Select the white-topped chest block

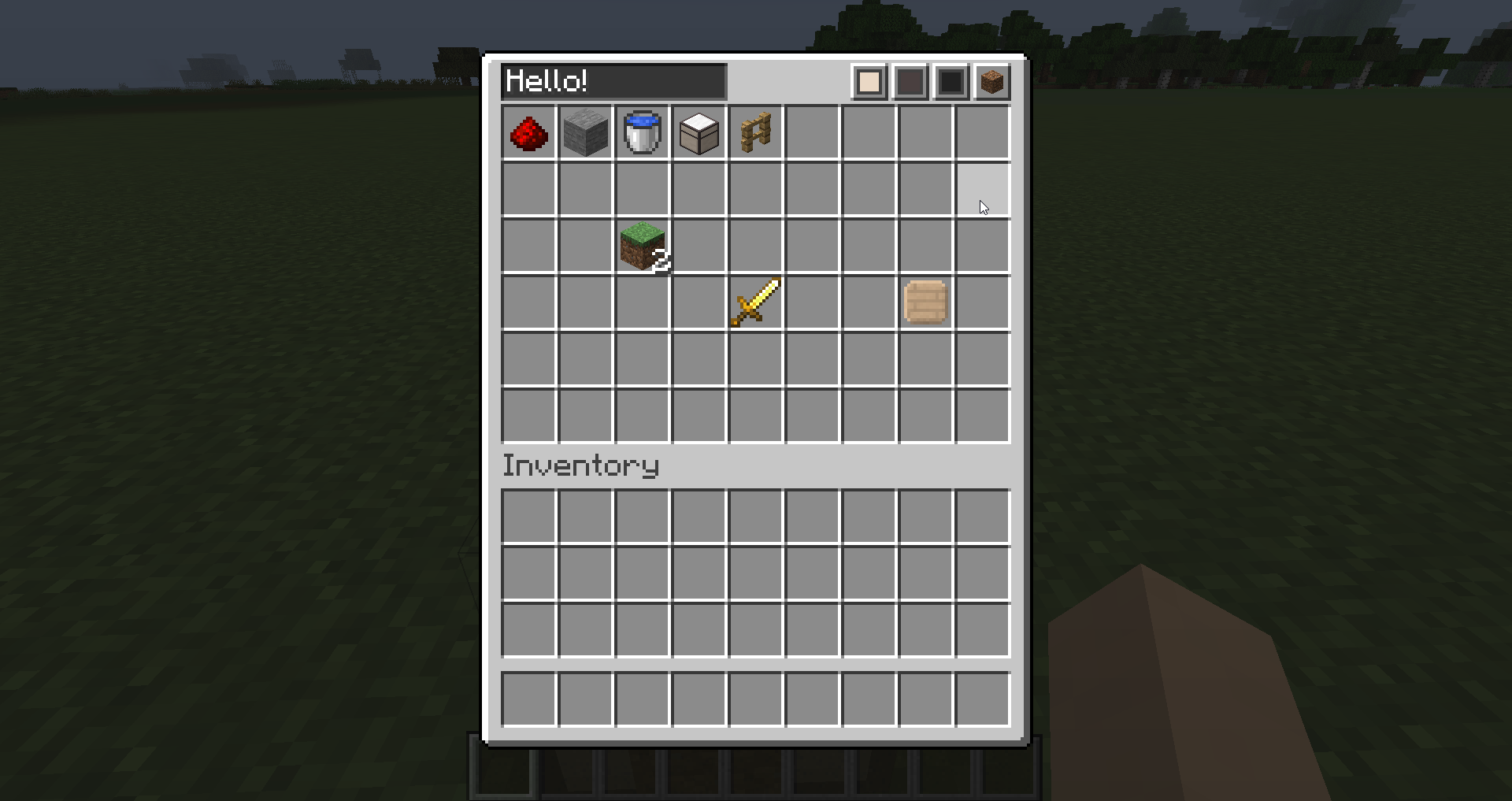click(699, 133)
